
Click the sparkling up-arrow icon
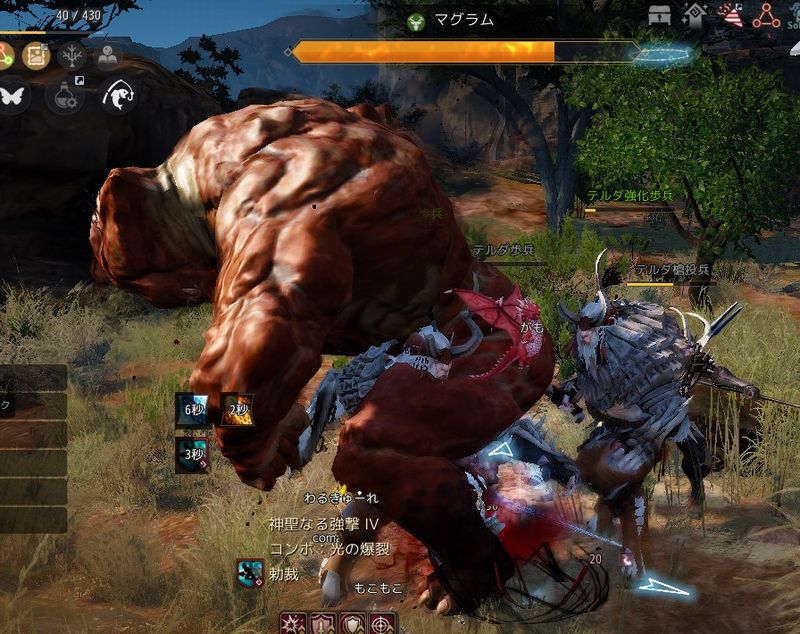tap(695, 16)
